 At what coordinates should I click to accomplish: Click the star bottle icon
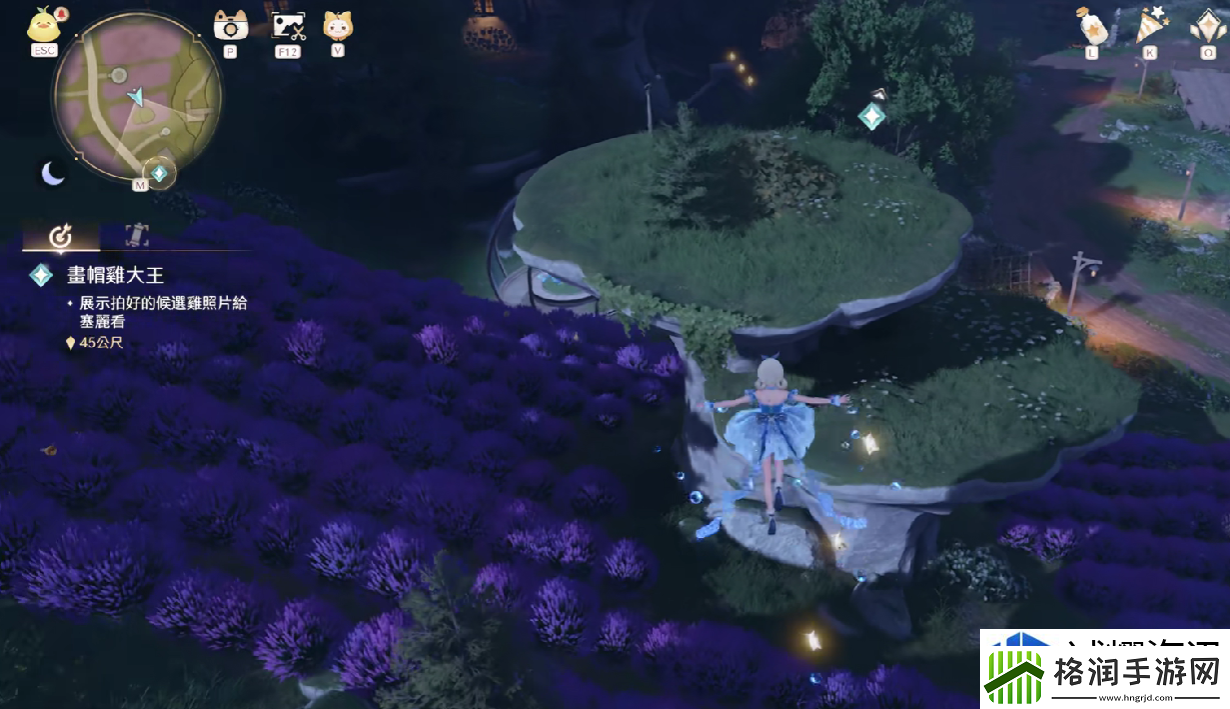click(x=1090, y=24)
